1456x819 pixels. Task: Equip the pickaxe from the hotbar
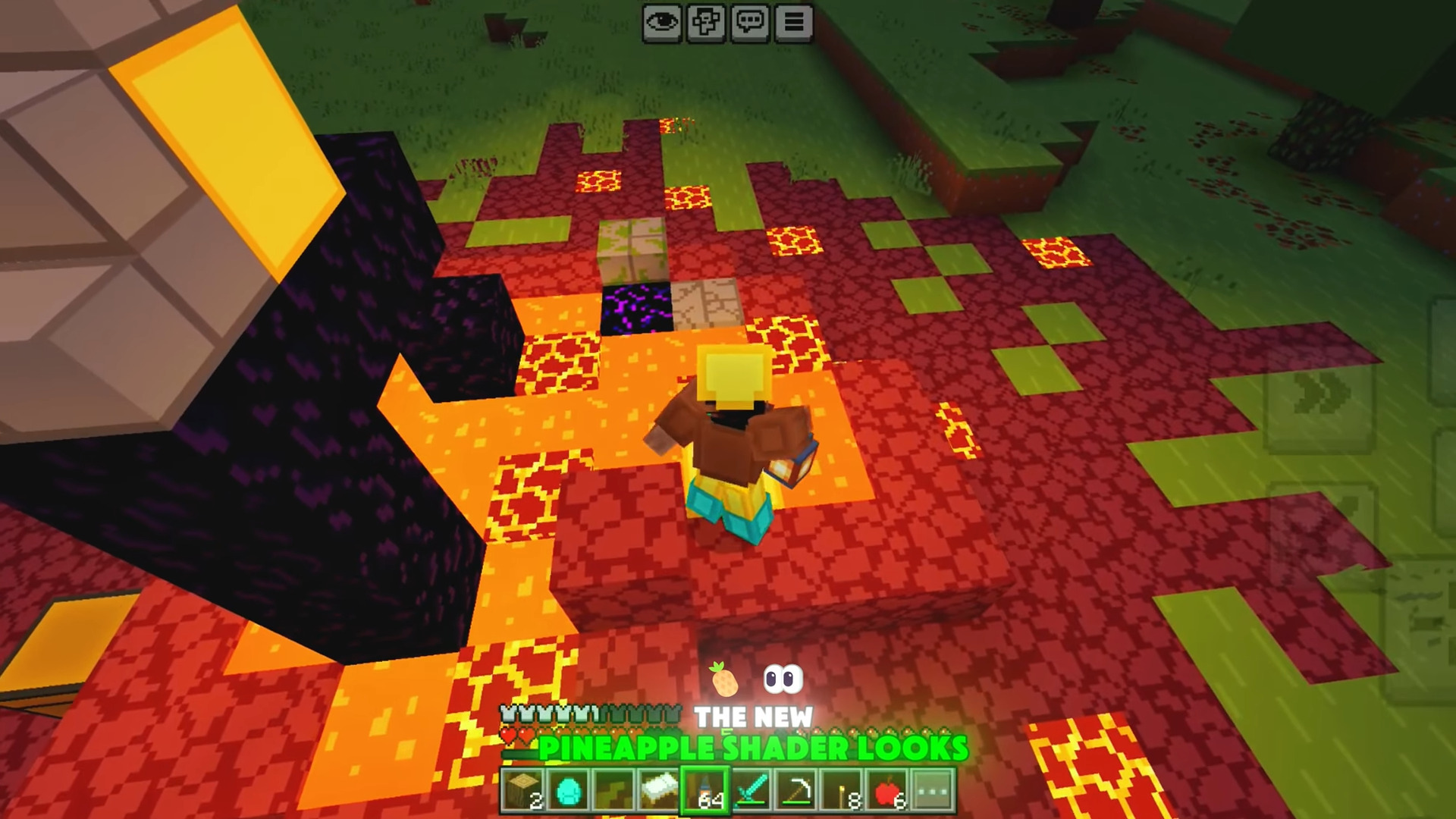pyautogui.click(x=797, y=791)
